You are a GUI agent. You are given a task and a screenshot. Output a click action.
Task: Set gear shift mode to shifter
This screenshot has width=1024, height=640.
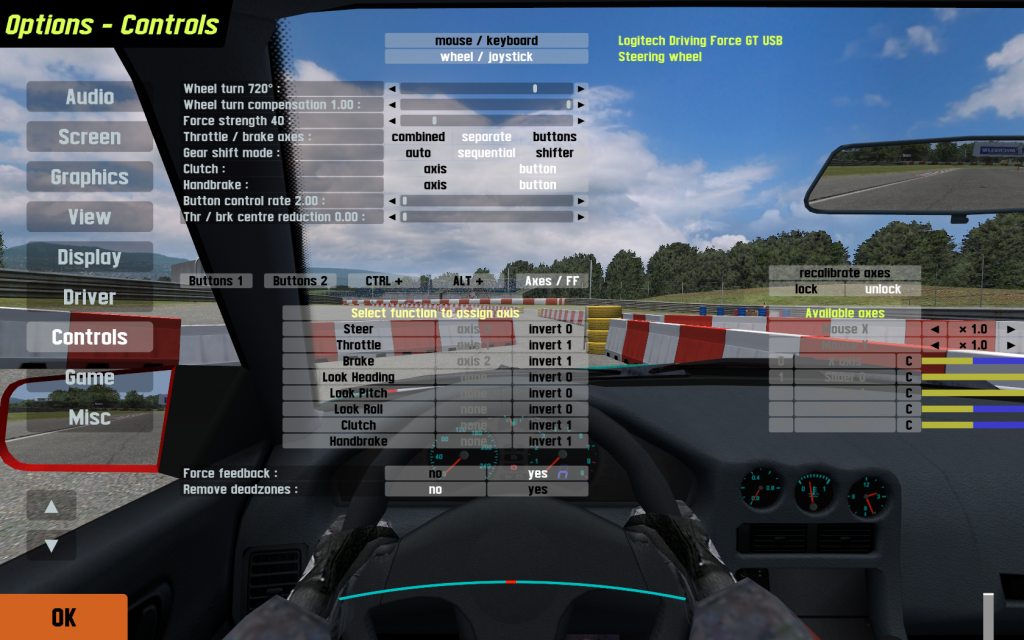[x=554, y=153]
